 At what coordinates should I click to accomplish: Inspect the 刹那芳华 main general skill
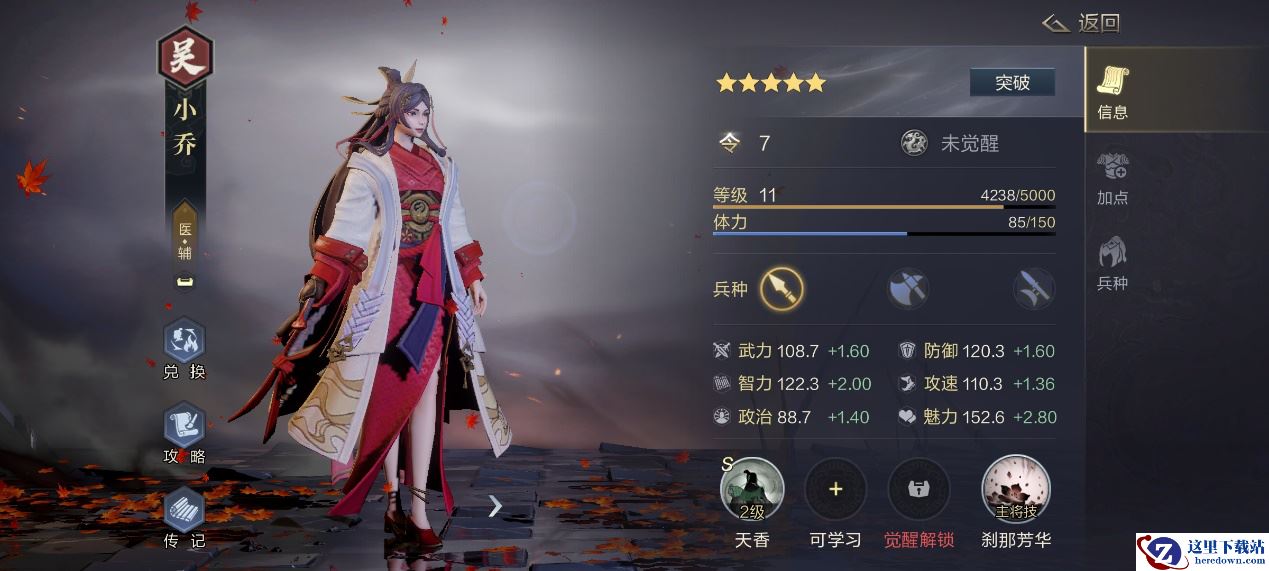[1015, 490]
